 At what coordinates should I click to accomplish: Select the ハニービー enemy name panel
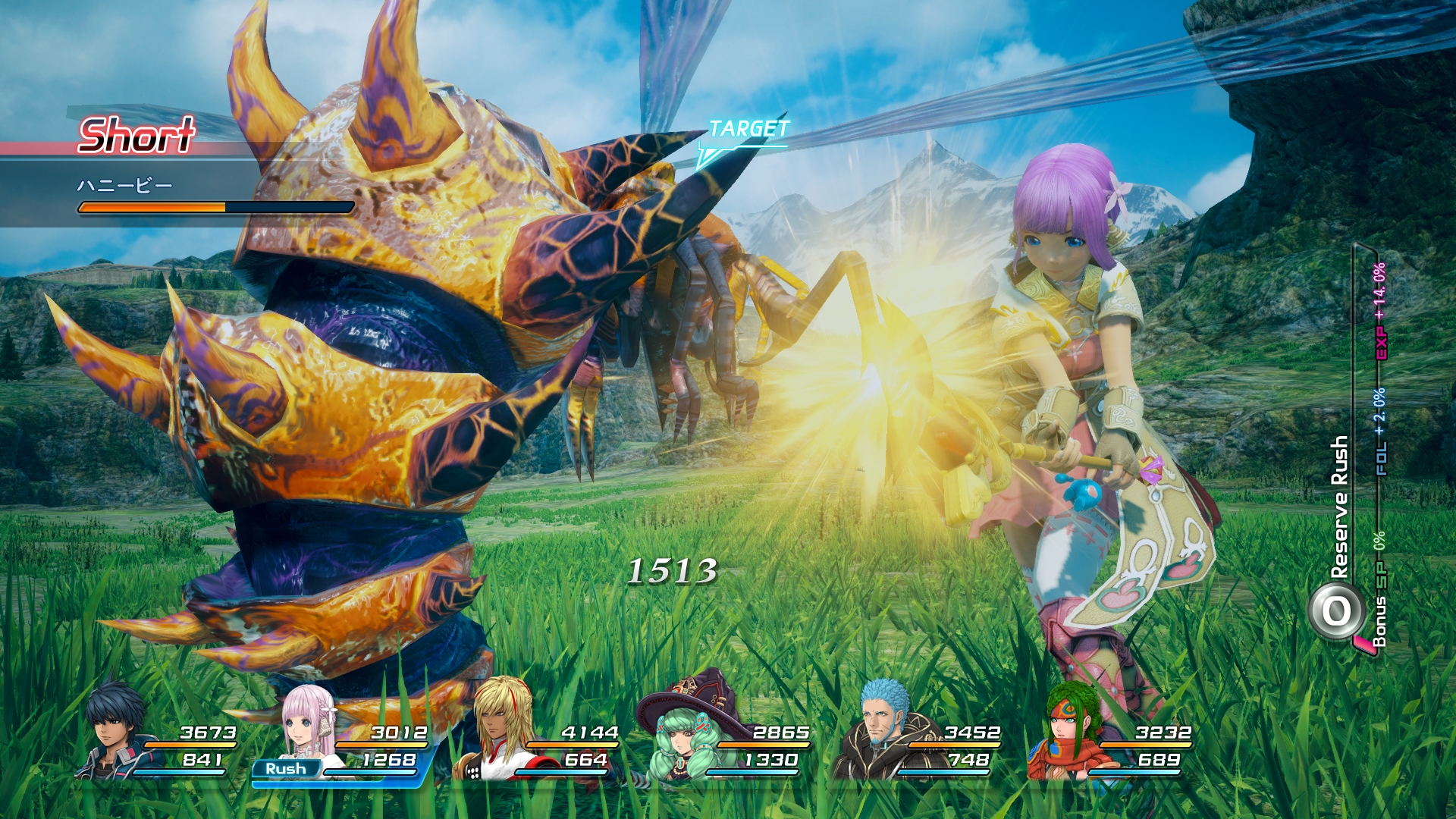[125, 186]
